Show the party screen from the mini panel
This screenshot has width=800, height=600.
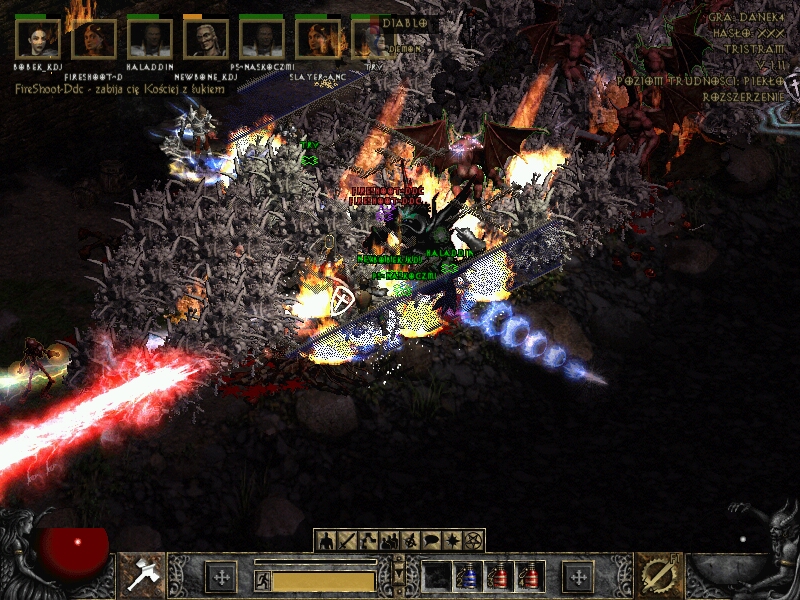point(389,541)
